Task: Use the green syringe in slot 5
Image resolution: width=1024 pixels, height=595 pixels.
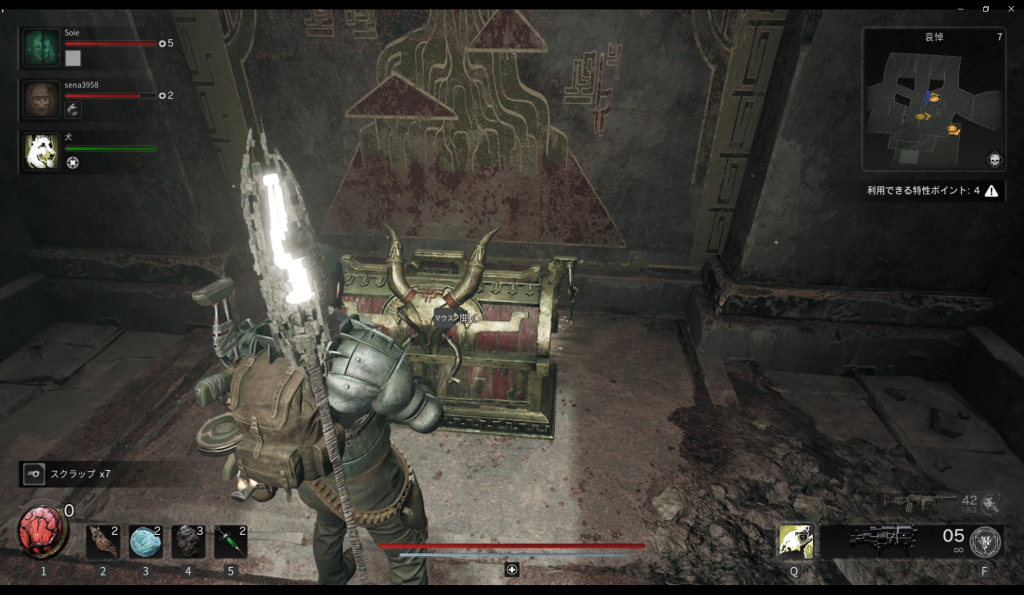Action: [x=230, y=541]
